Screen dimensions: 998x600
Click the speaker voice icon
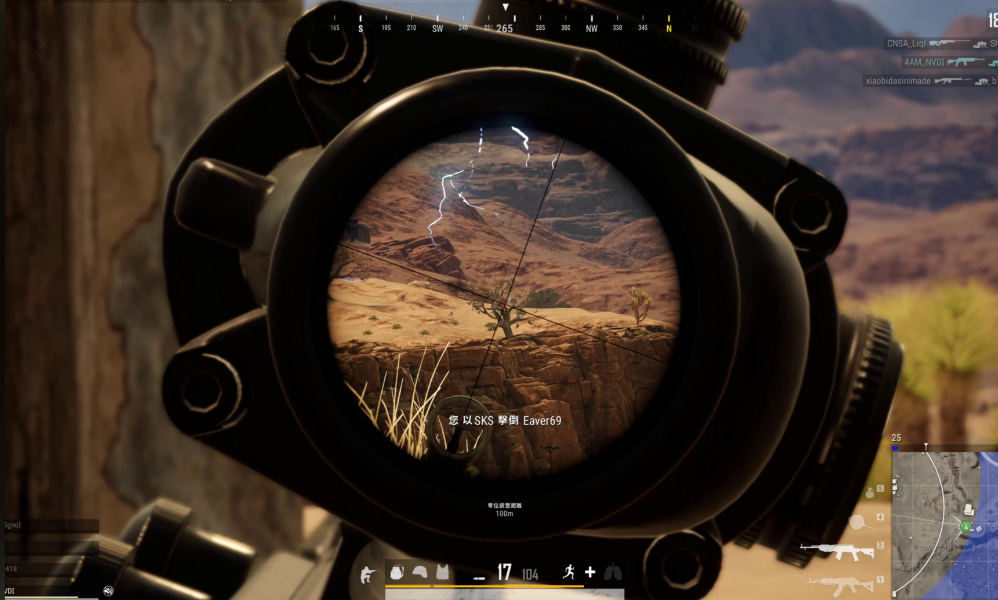pos(108,590)
